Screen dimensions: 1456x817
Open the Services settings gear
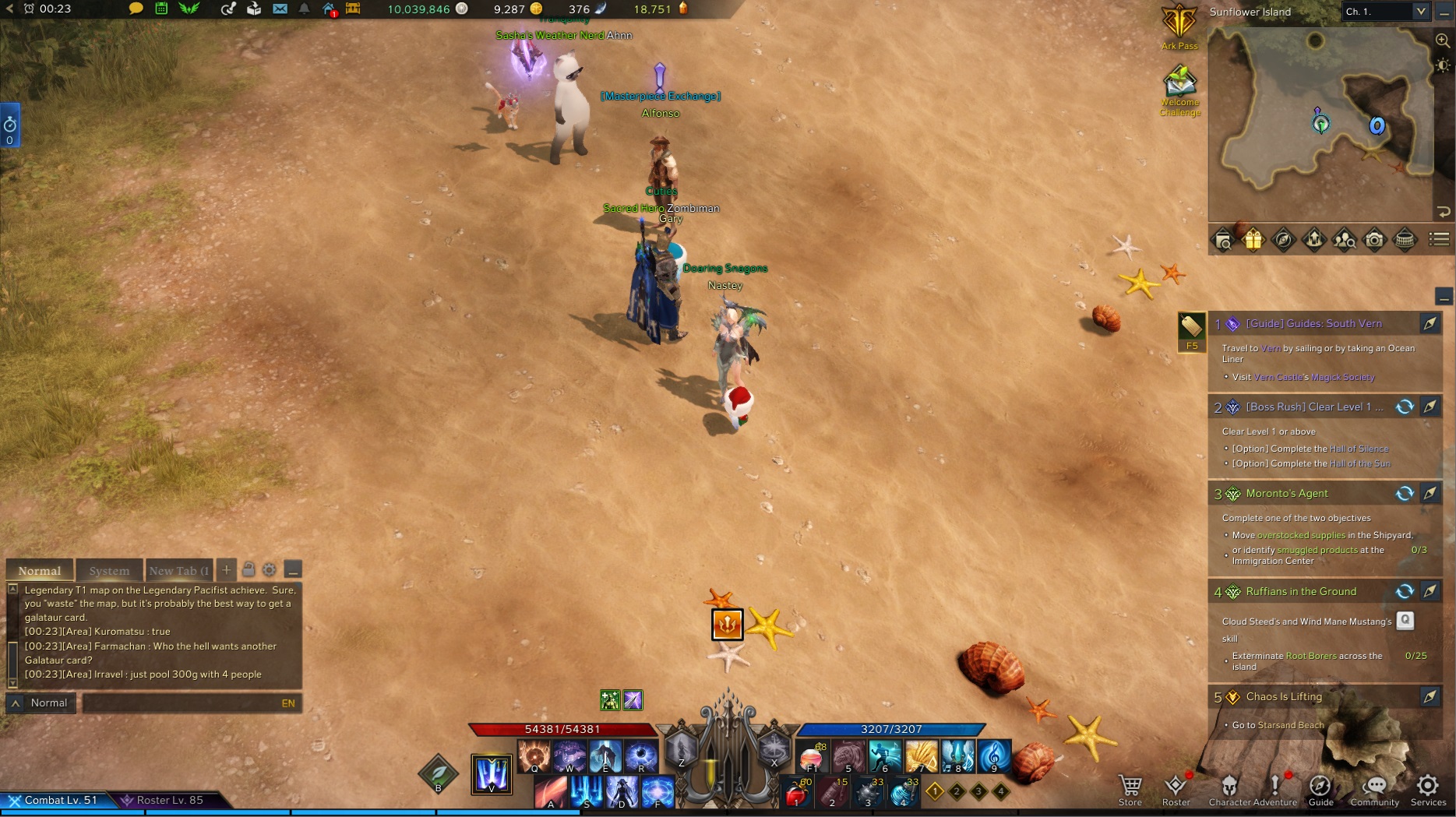(x=1428, y=789)
